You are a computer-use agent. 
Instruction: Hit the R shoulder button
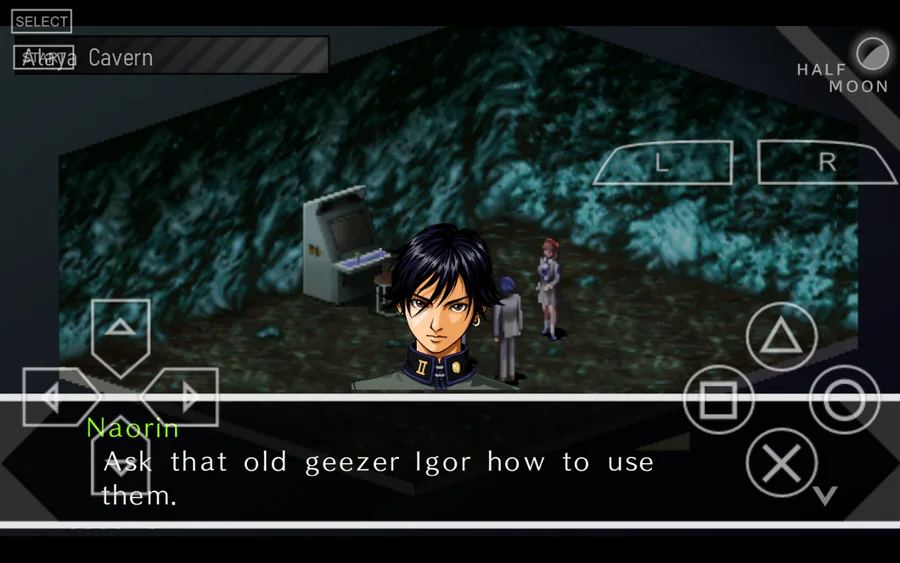[x=826, y=163]
